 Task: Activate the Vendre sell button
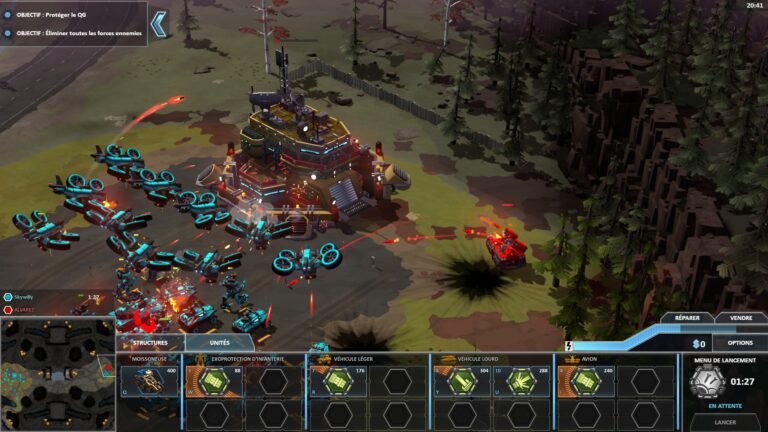point(741,318)
